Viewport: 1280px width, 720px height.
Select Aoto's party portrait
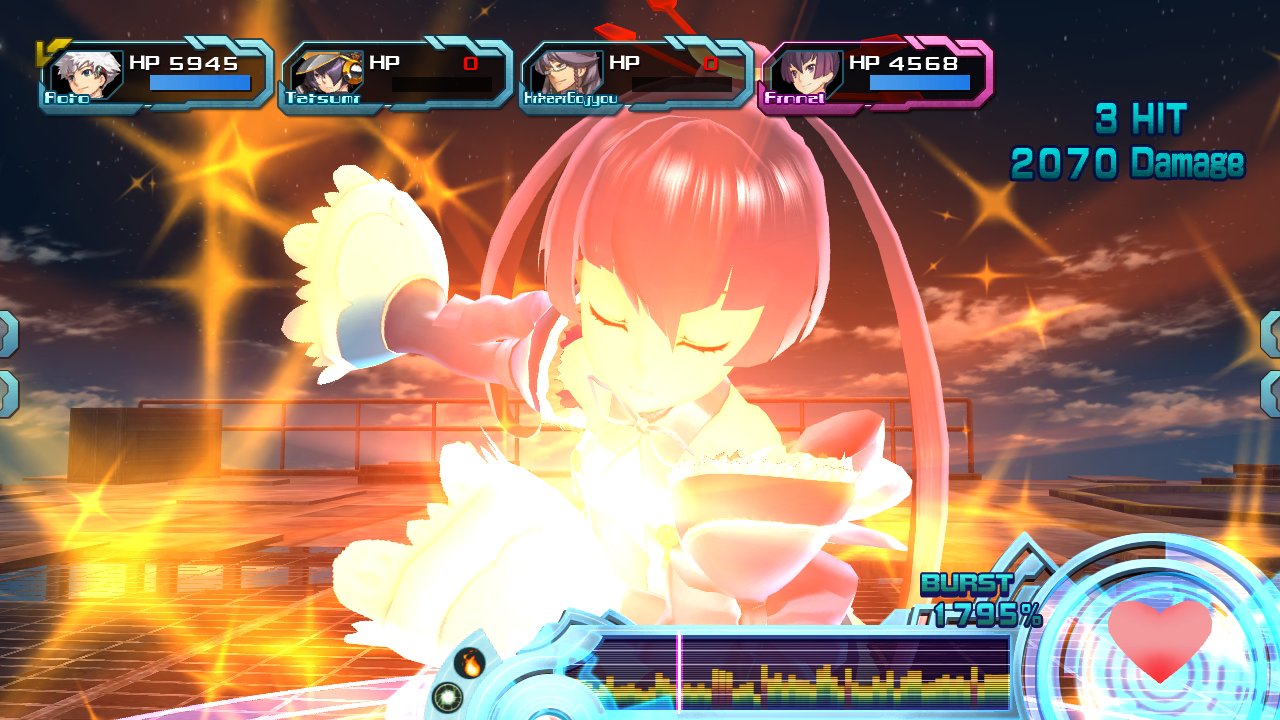tap(83, 72)
